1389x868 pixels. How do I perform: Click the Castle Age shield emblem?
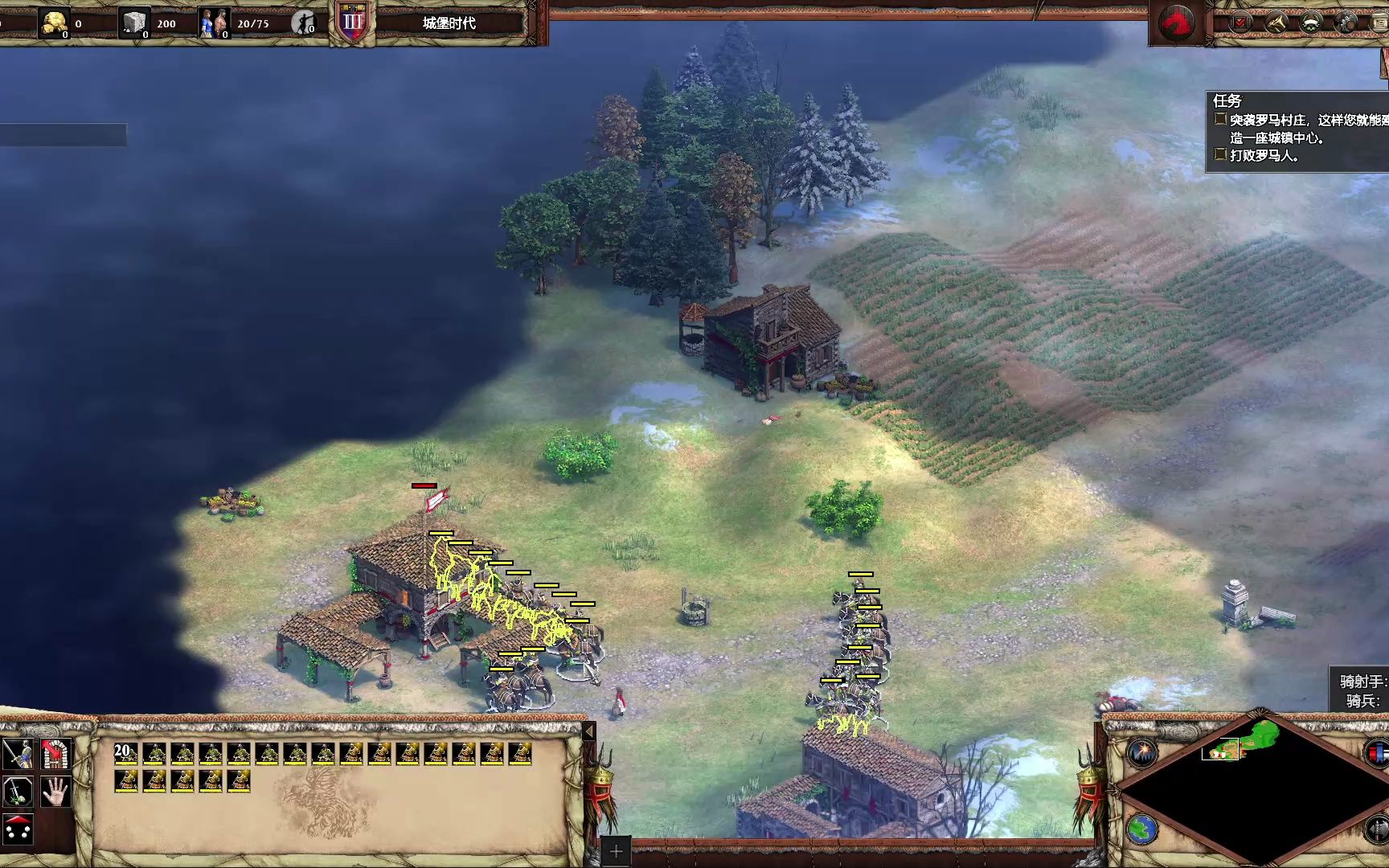click(x=353, y=23)
